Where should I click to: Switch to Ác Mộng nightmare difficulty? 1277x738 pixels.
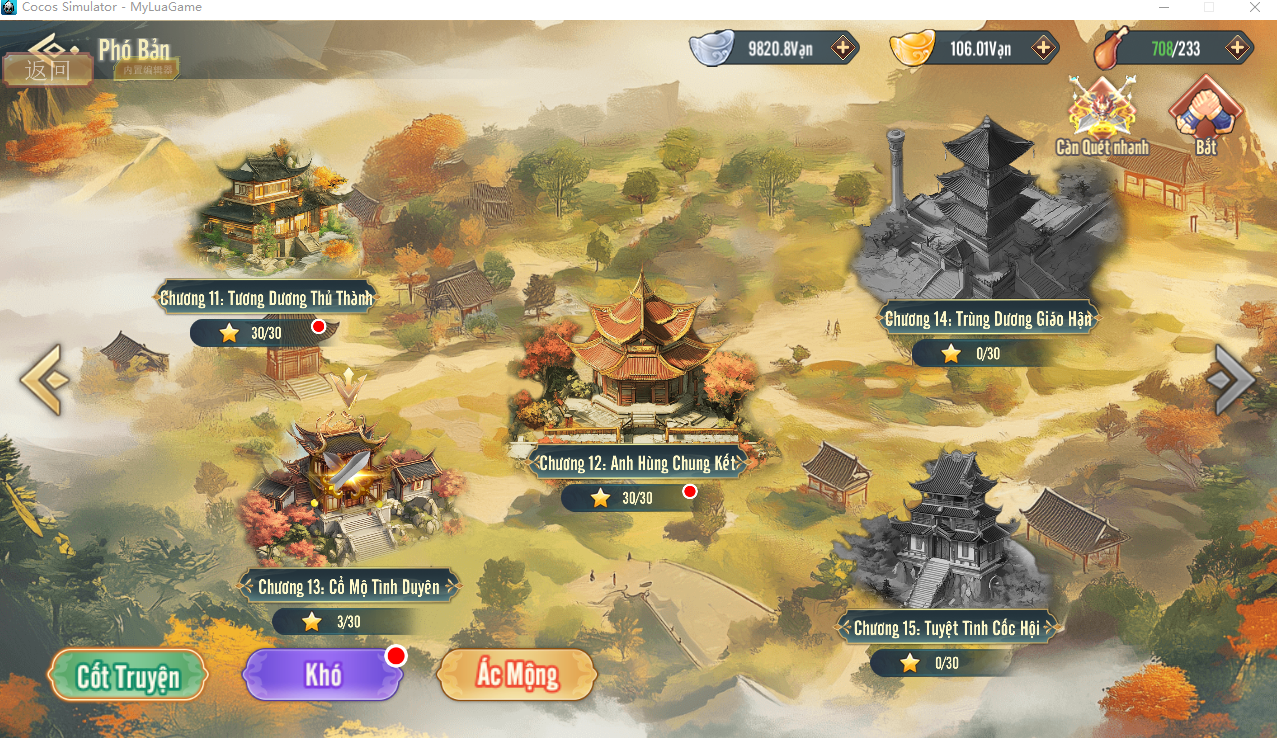coord(517,675)
